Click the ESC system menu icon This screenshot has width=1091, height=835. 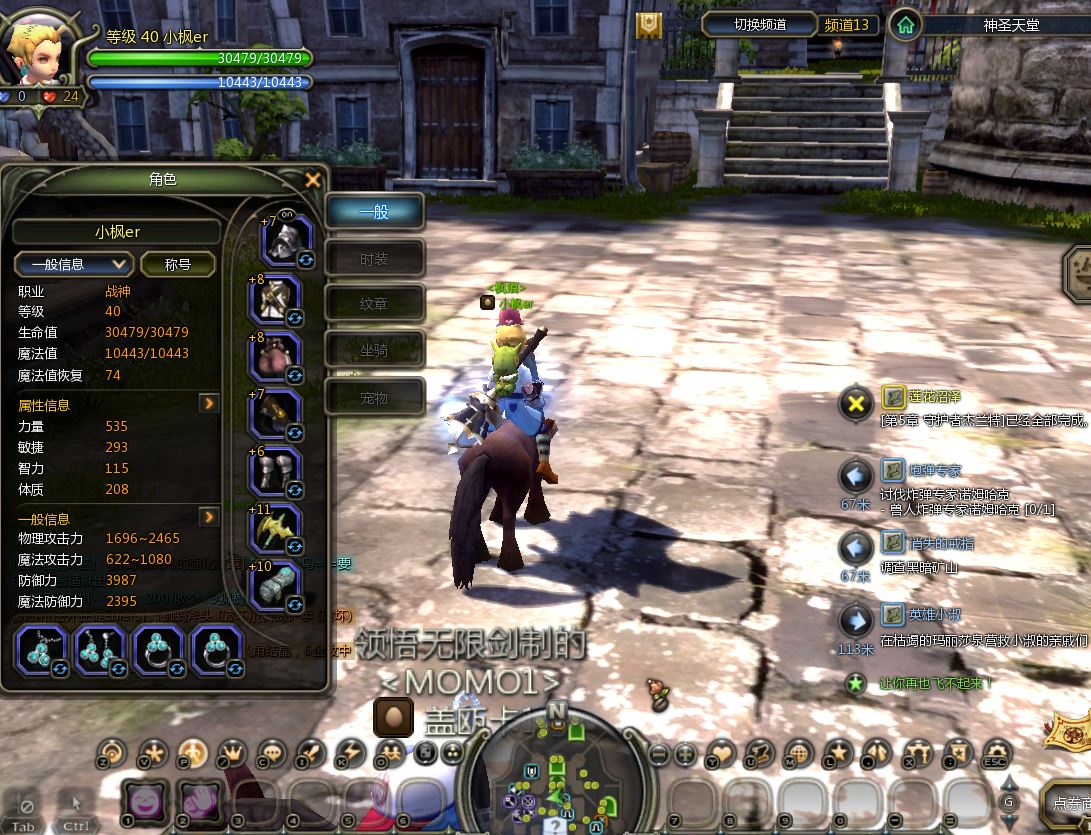(x=995, y=754)
